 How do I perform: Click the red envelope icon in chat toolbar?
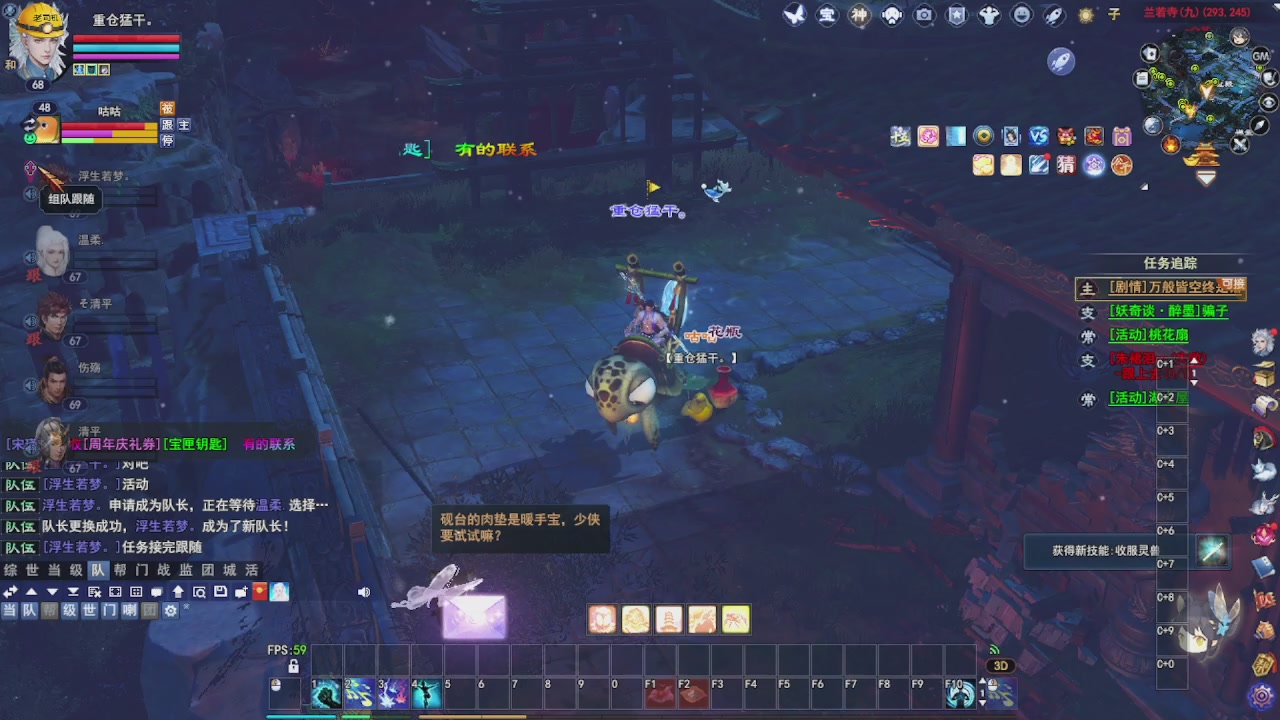pyautogui.click(x=259, y=592)
